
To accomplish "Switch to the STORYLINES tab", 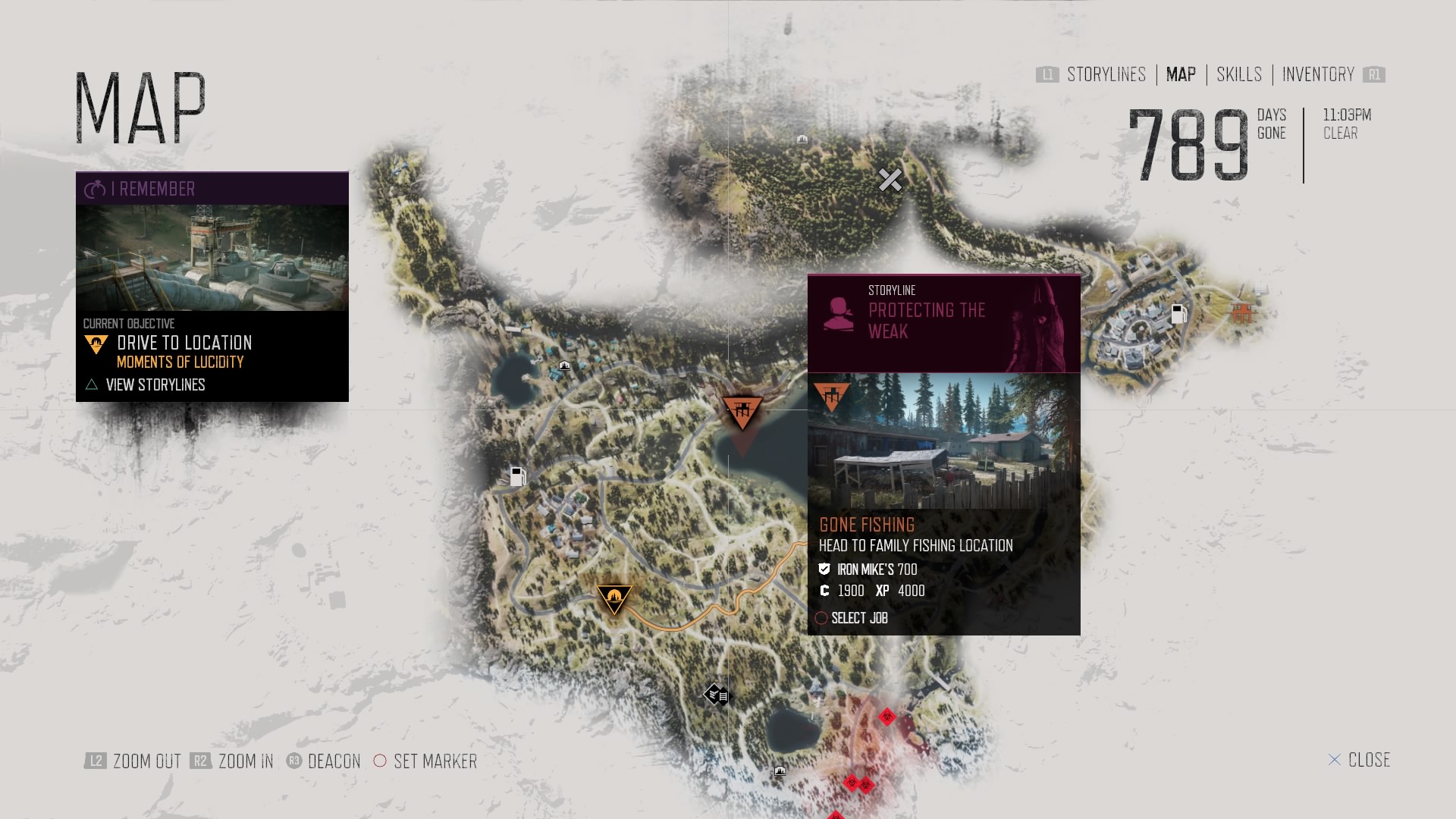I will coord(1106,74).
